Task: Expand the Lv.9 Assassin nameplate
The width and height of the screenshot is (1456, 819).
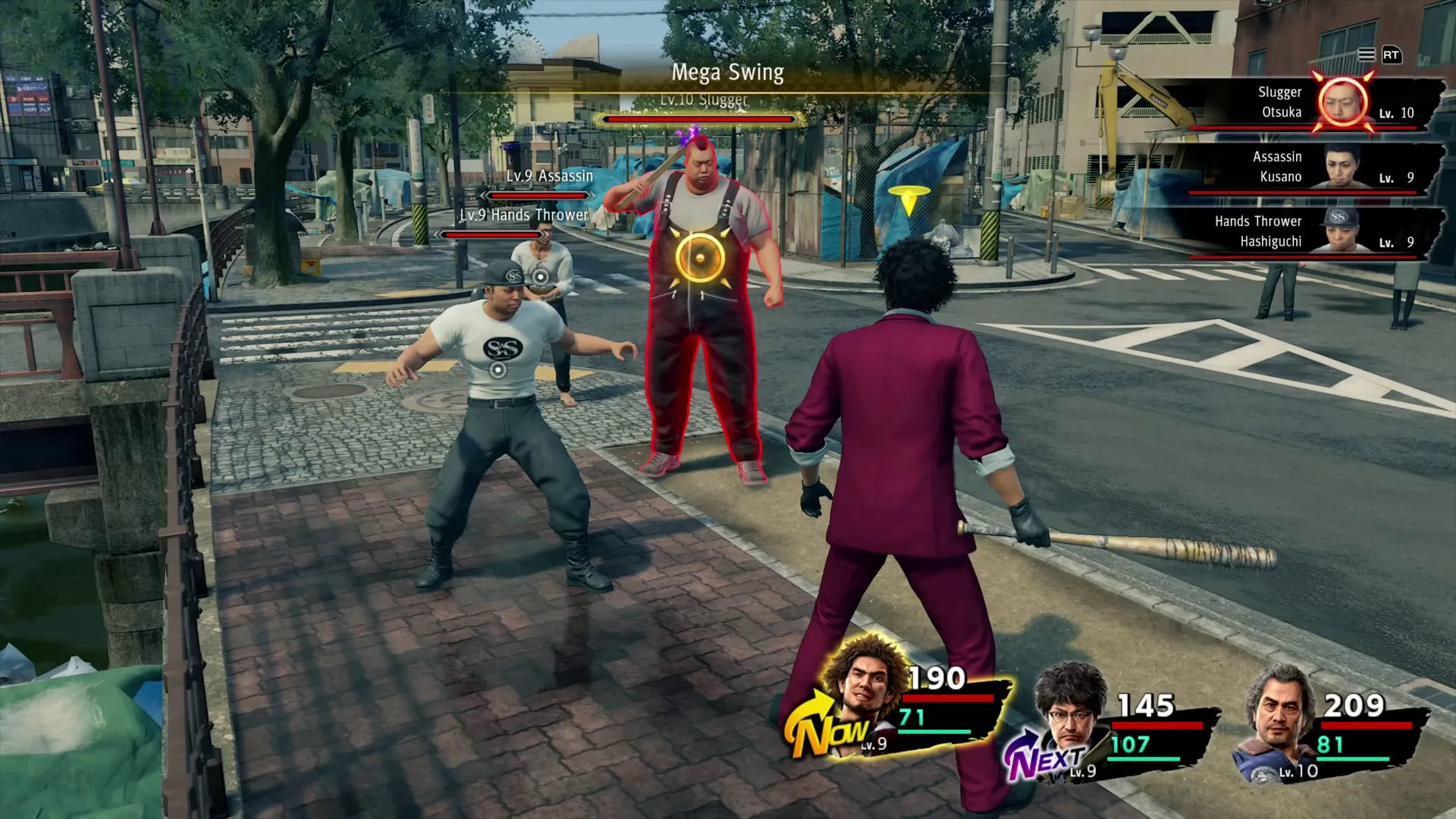Action: coord(548,174)
